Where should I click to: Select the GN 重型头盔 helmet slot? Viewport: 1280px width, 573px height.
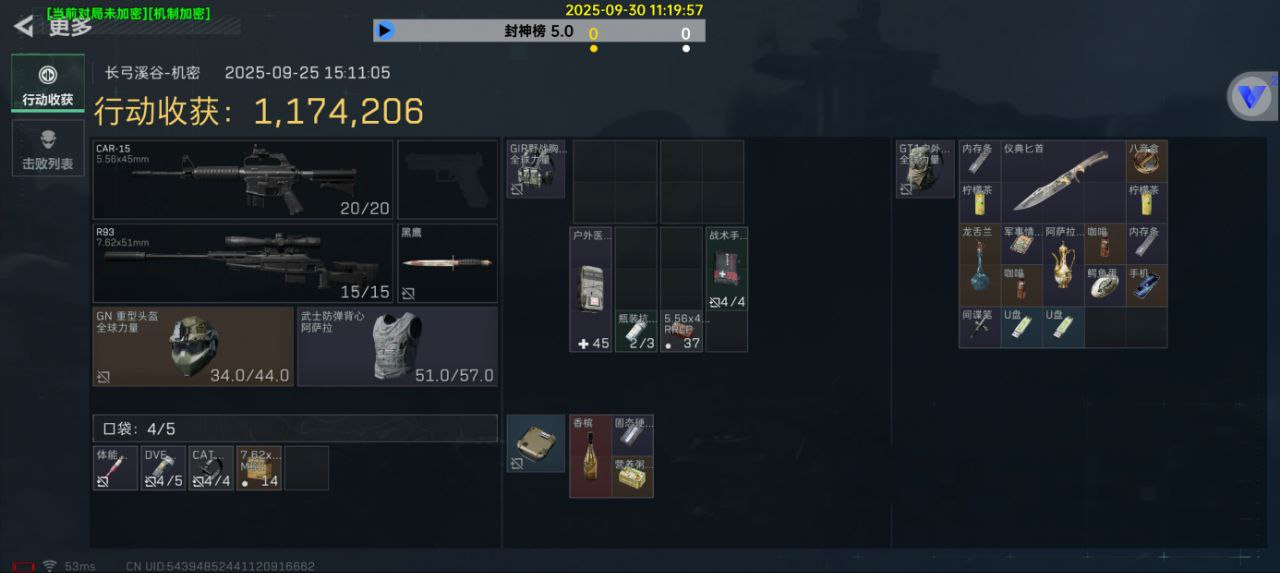click(x=193, y=346)
